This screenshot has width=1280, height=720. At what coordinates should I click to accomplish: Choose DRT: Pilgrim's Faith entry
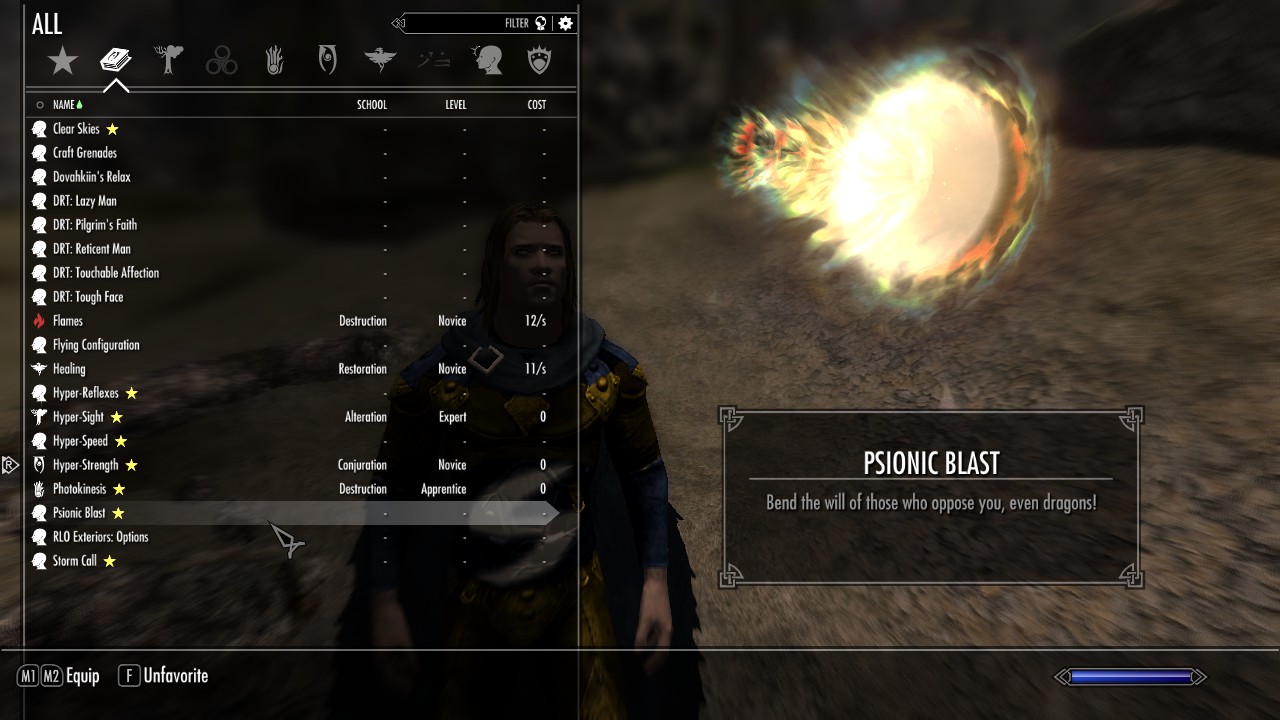pyautogui.click(x=95, y=225)
